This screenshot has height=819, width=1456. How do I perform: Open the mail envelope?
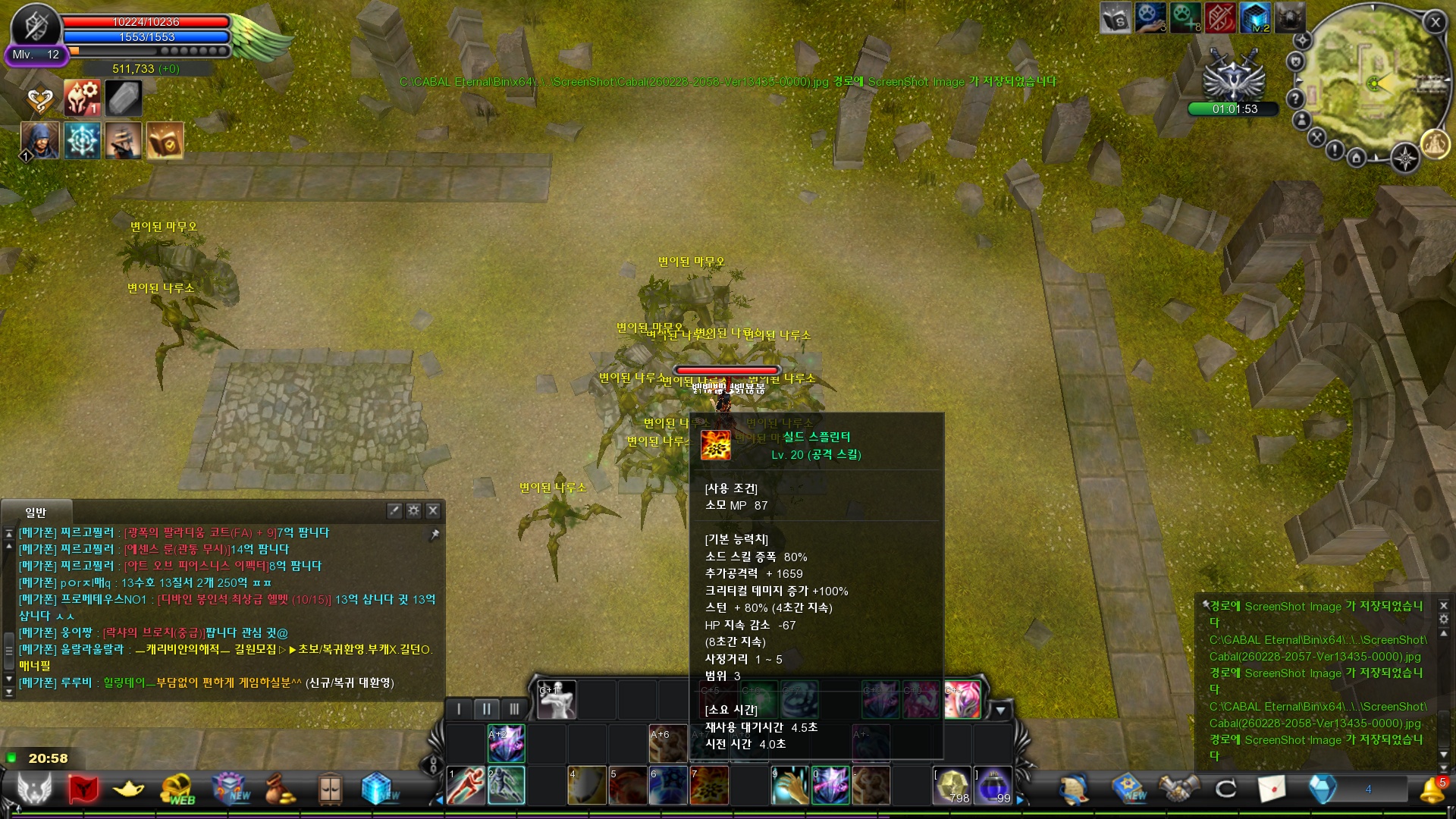[1272, 789]
